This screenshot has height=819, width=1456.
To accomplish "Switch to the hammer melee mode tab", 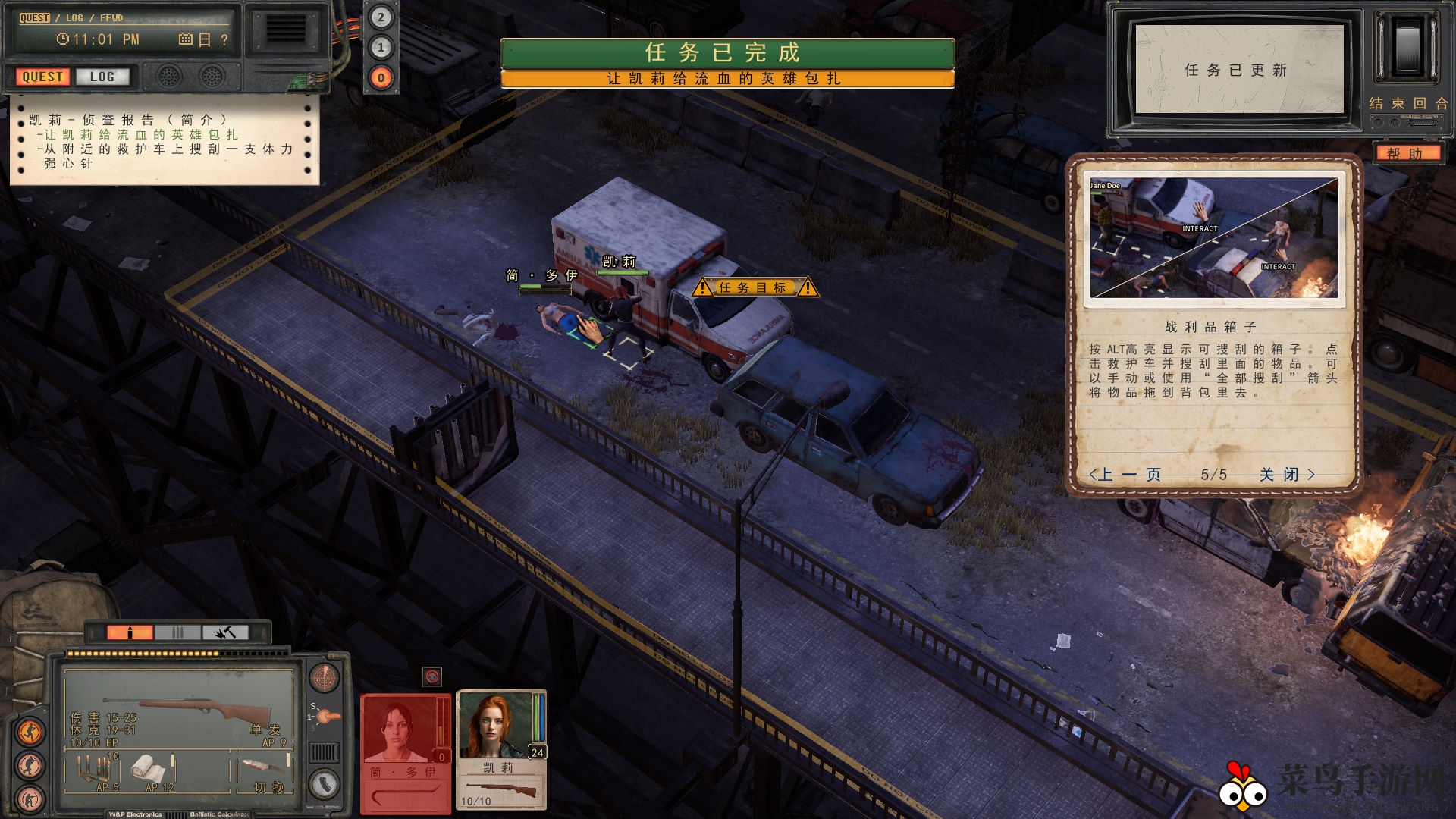I will click(224, 632).
